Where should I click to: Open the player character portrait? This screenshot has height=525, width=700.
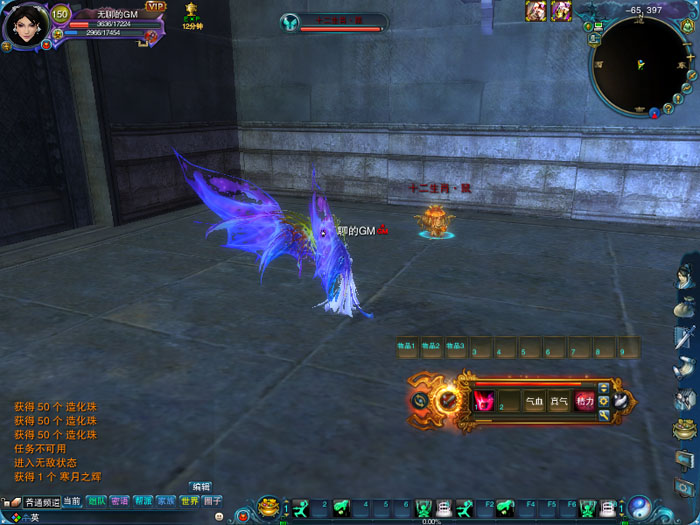(23, 23)
